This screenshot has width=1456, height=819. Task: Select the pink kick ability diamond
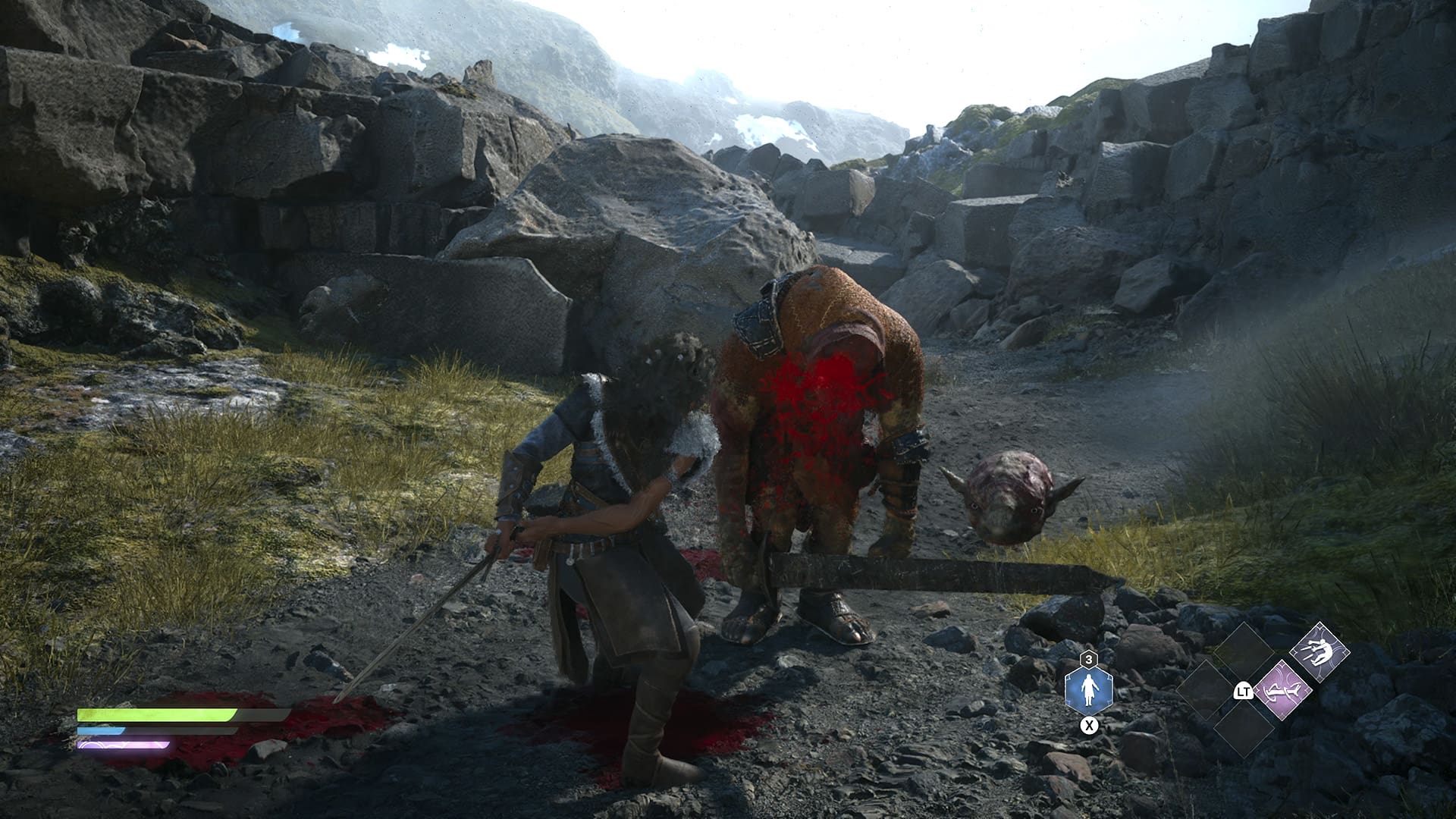[1283, 691]
